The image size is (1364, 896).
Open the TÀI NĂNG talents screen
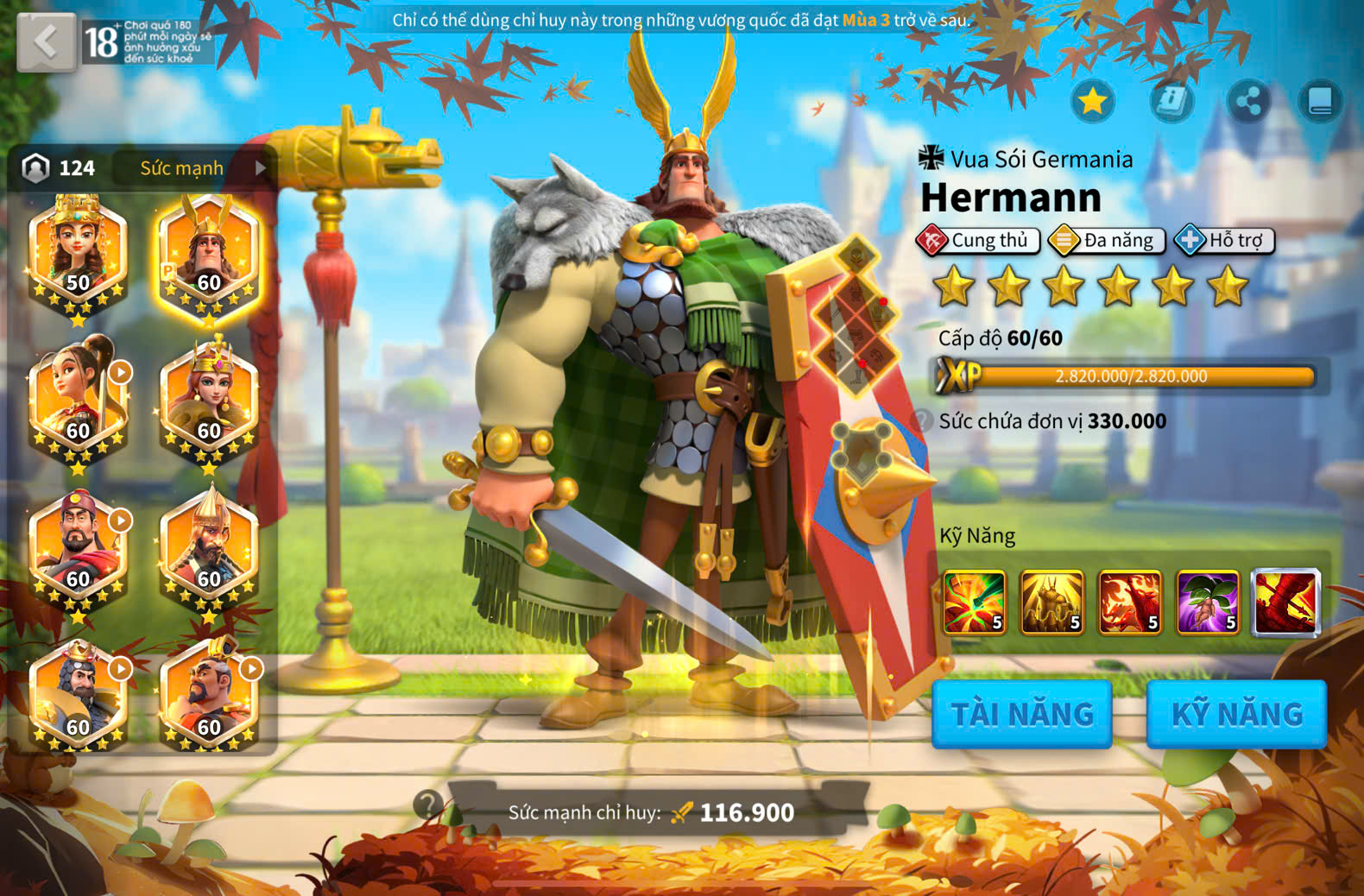(x=1022, y=714)
